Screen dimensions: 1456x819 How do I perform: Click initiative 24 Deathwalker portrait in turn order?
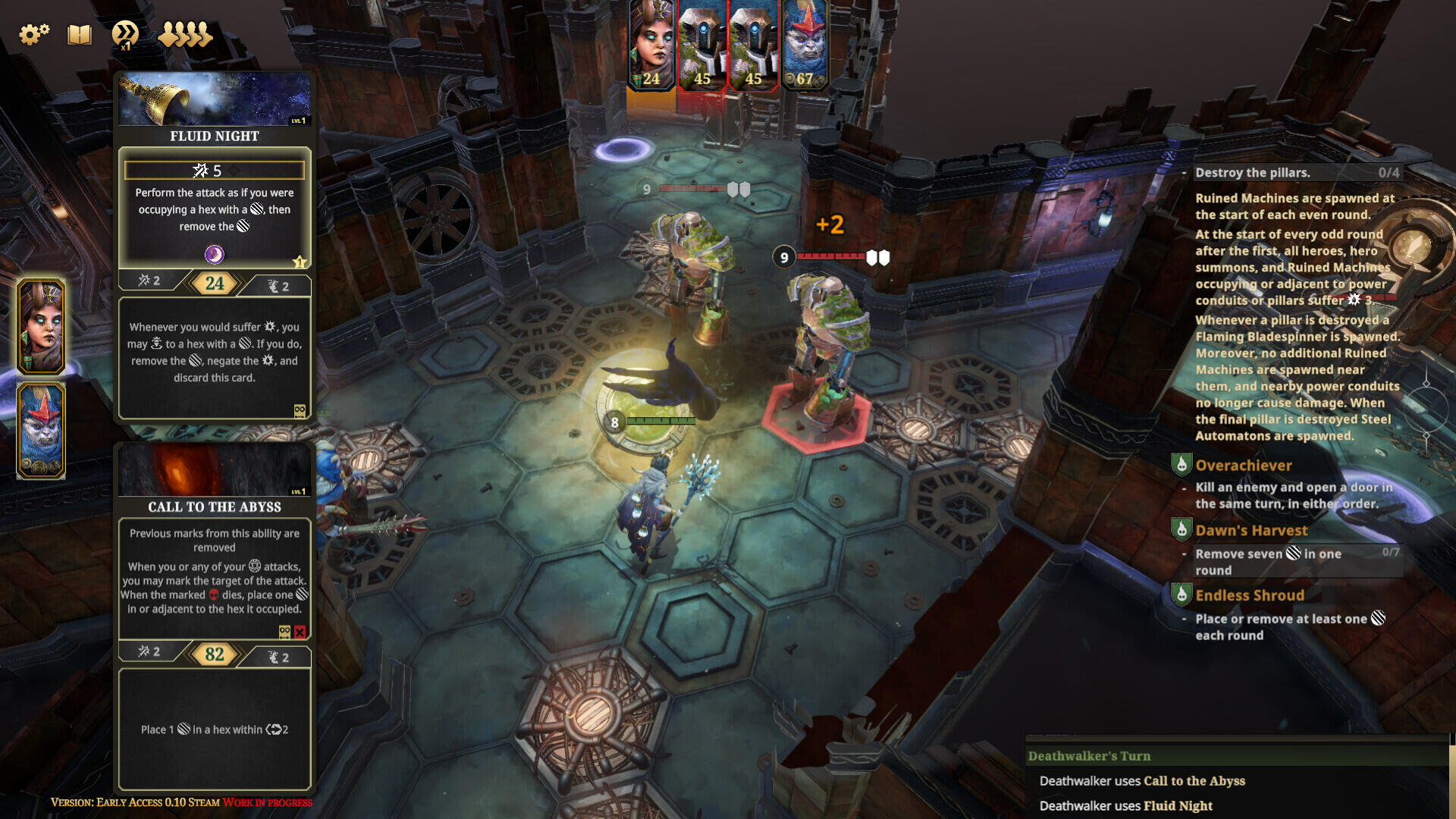pos(651,45)
